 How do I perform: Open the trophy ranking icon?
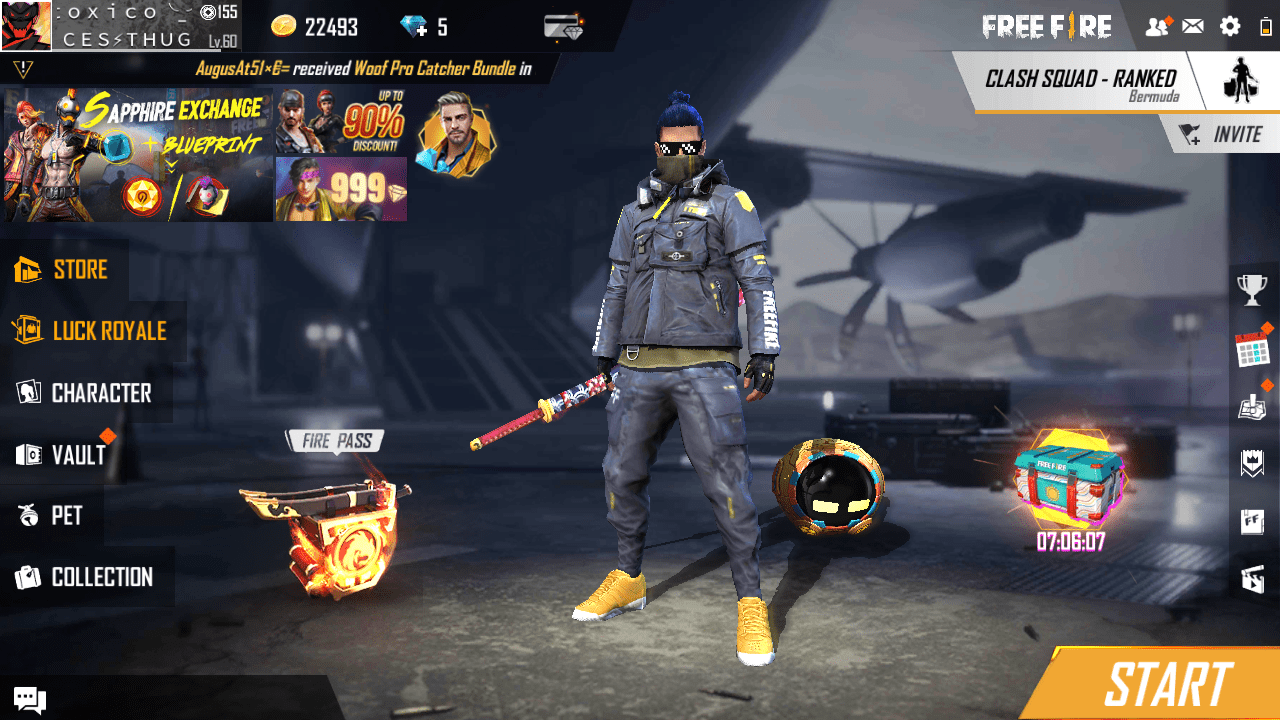(1252, 290)
